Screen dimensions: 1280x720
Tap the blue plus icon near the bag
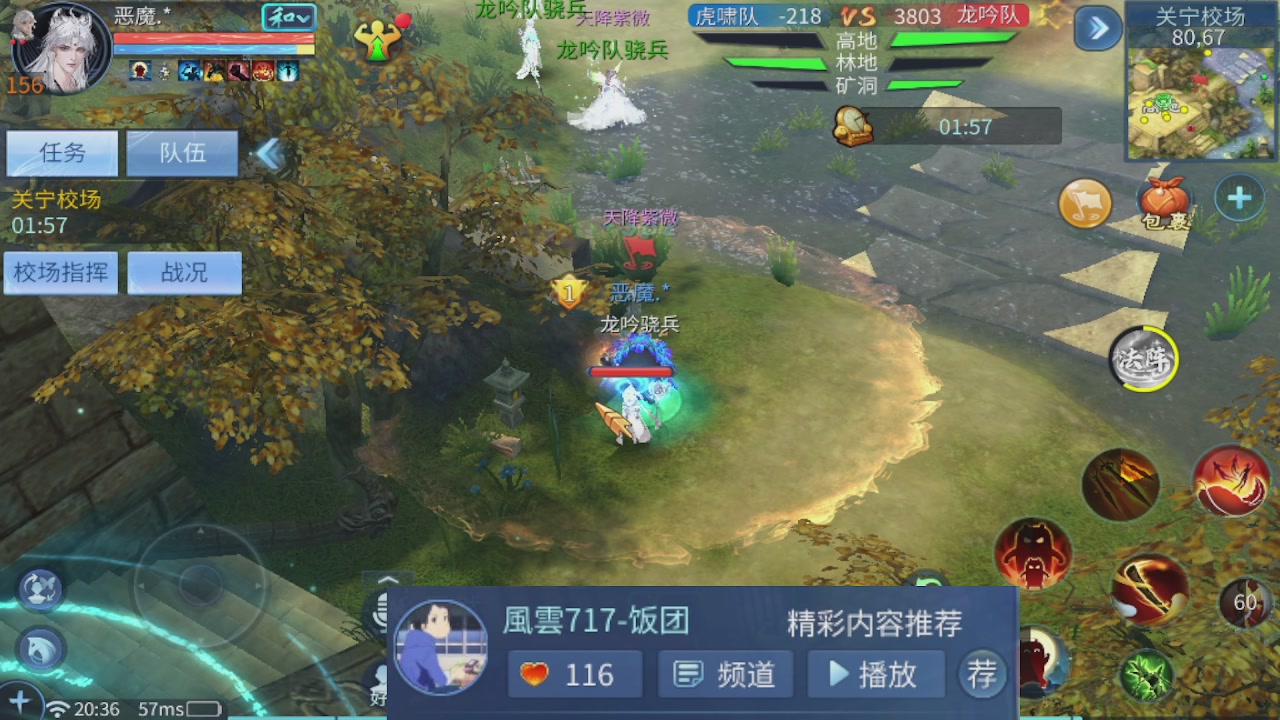tap(1239, 198)
